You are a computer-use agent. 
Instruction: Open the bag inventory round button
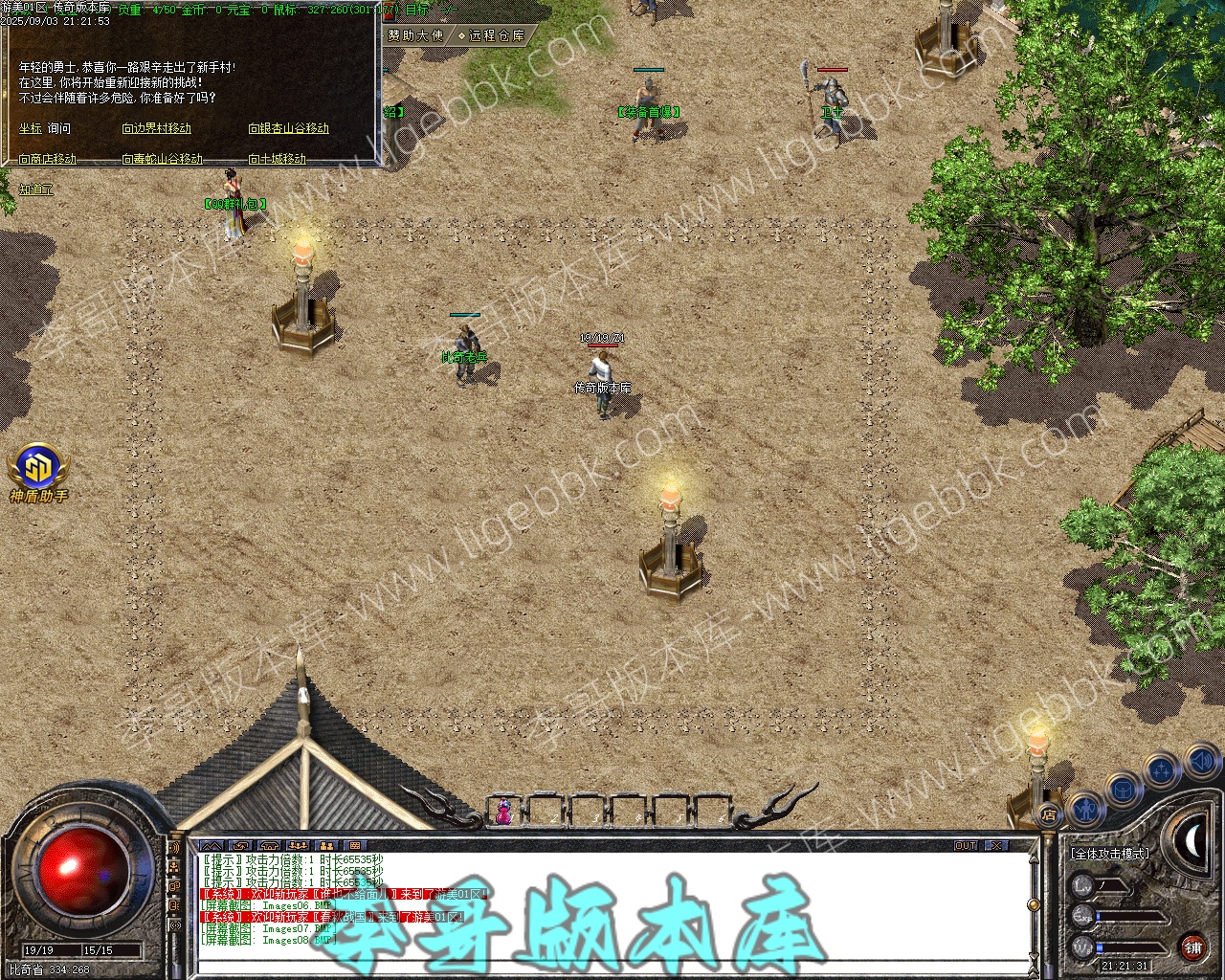[x=1124, y=790]
